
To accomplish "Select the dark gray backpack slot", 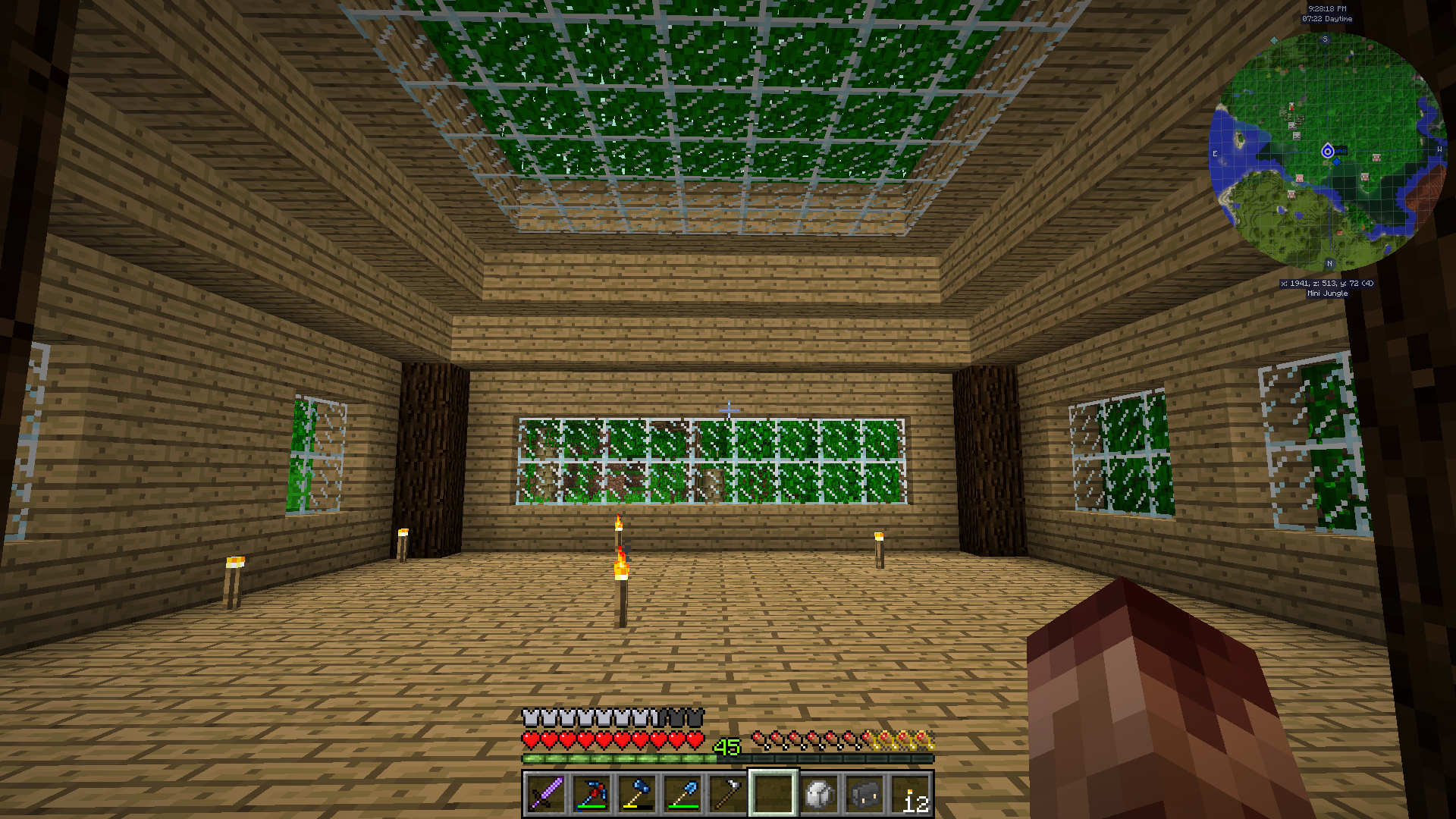I will (864, 794).
